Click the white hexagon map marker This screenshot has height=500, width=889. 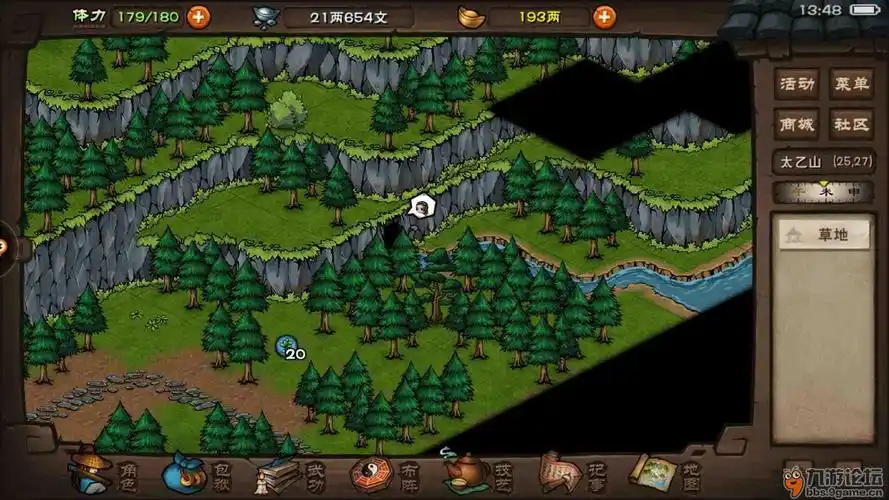tap(422, 207)
